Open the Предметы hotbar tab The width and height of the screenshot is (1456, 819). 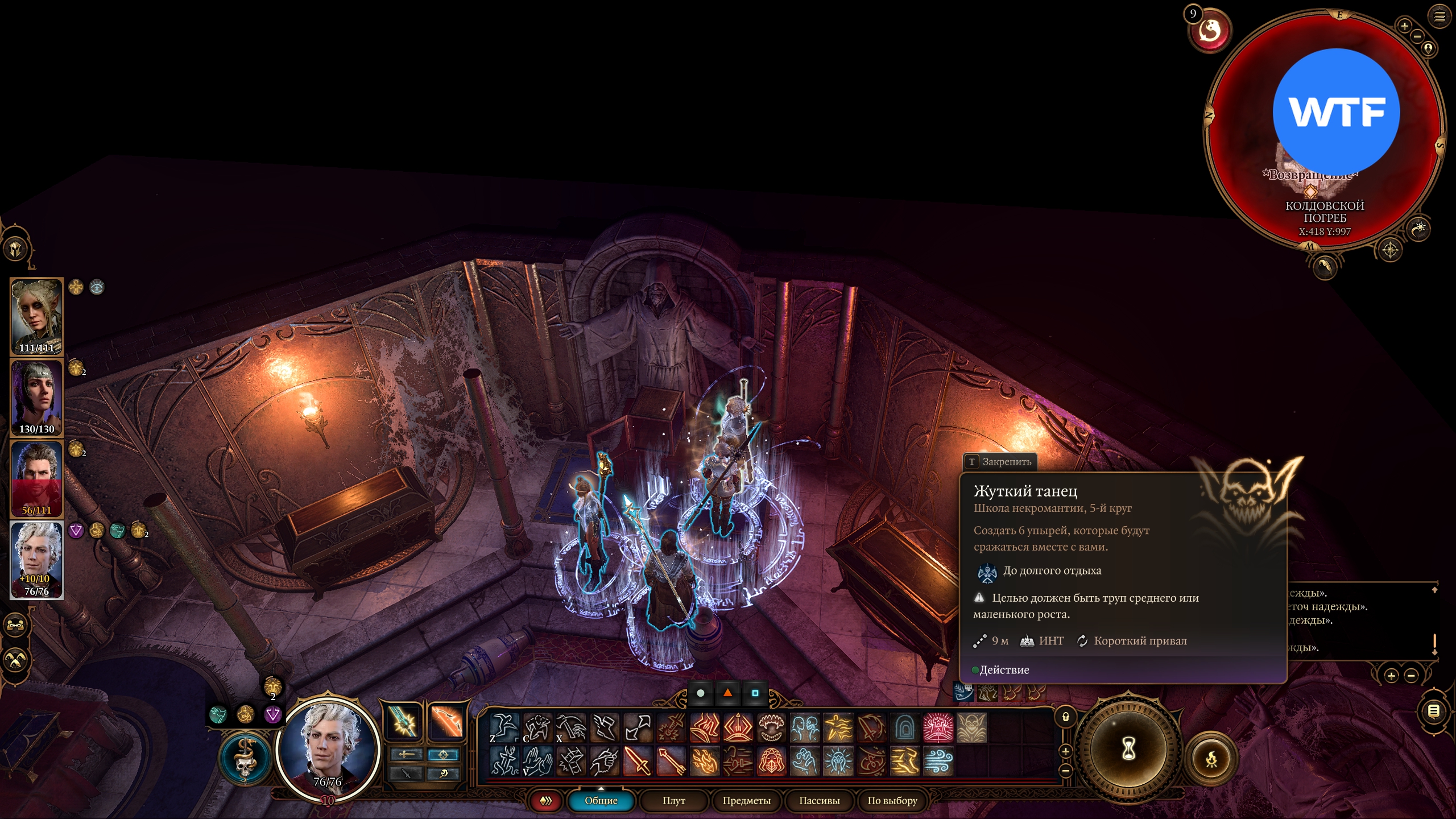coord(746,800)
